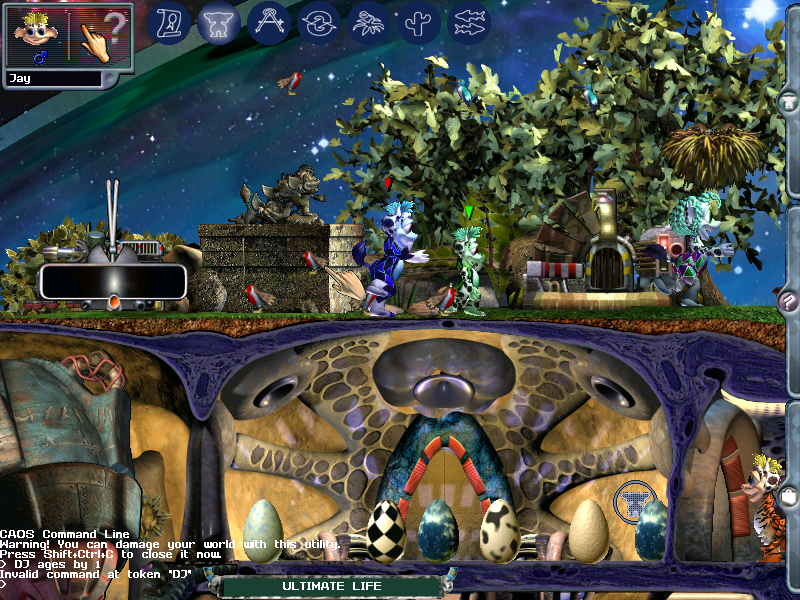The height and width of the screenshot is (600, 800).
Task: Click the circular arrows icon
Action: pos(319,22)
